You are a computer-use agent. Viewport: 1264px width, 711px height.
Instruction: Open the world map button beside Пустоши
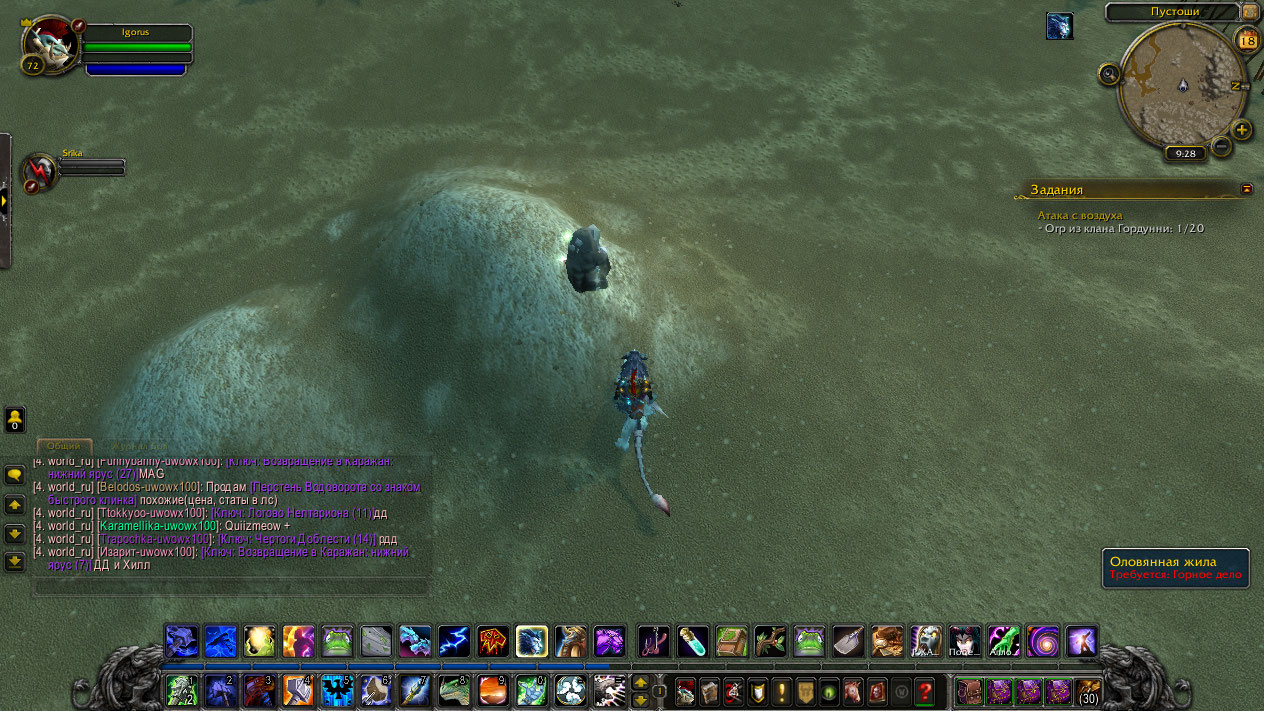click(1250, 12)
